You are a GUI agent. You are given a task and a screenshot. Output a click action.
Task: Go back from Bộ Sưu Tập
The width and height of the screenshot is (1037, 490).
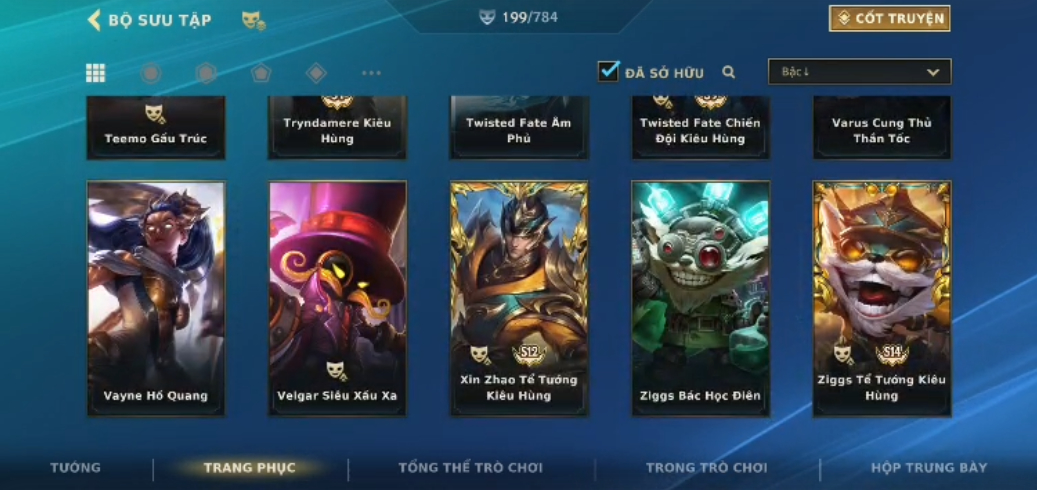click(x=95, y=20)
